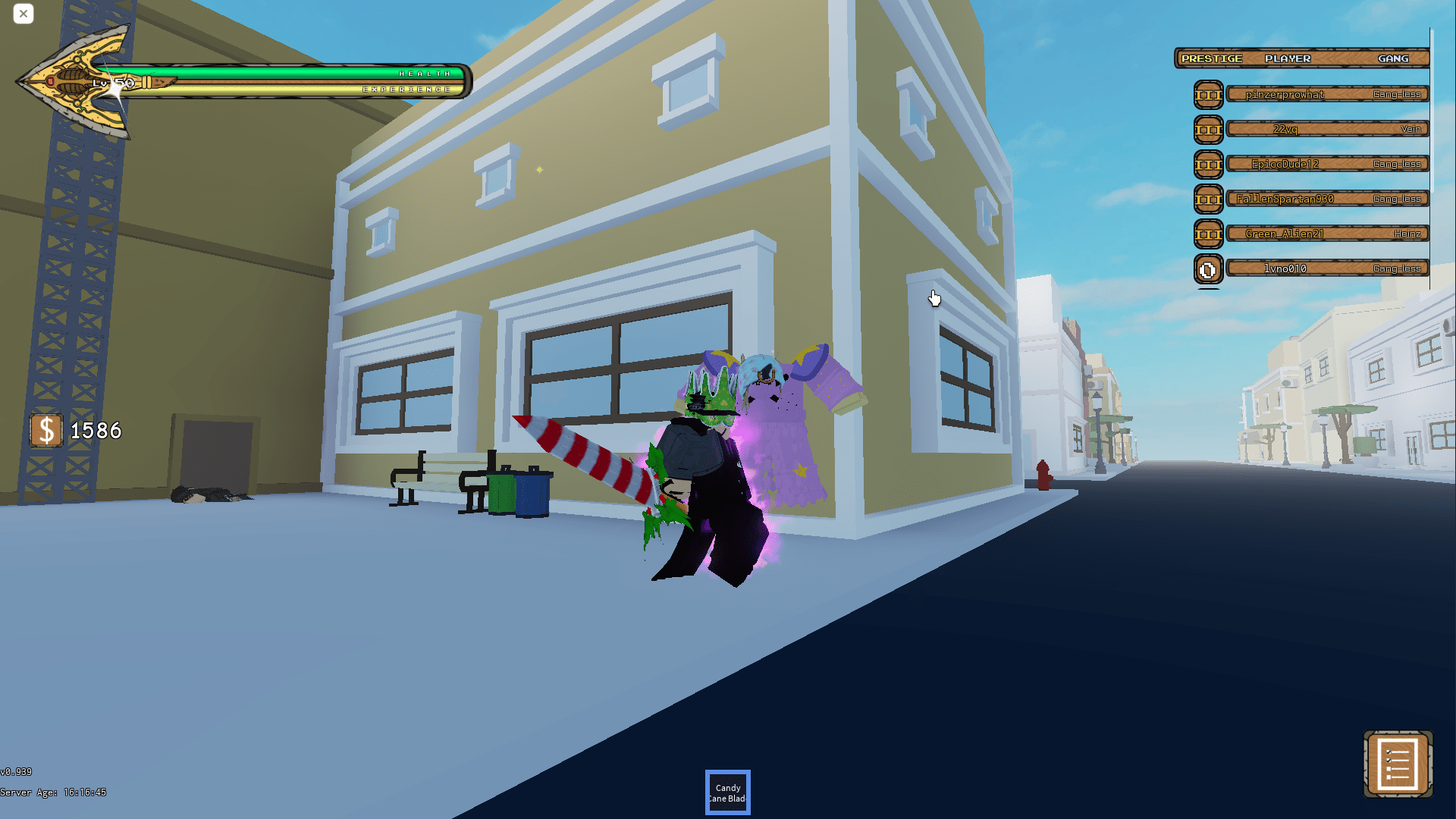Close the overlay with the X button
Image resolution: width=1456 pixels, height=819 pixels.
click(24, 14)
